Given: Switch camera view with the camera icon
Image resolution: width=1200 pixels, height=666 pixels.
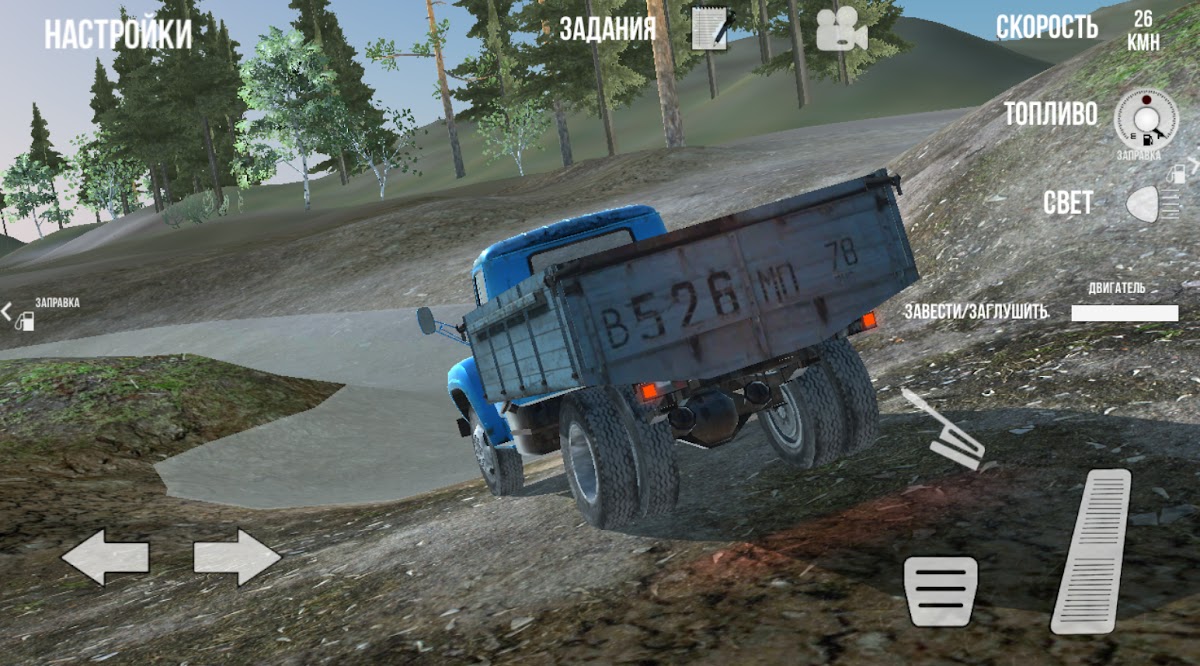Looking at the screenshot, I should click(x=841, y=31).
